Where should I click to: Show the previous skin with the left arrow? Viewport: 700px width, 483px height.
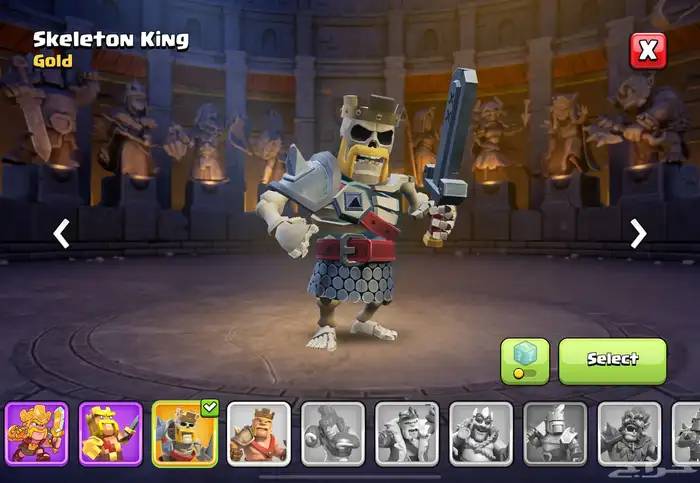pyautogui.click(x=62, y=233)
